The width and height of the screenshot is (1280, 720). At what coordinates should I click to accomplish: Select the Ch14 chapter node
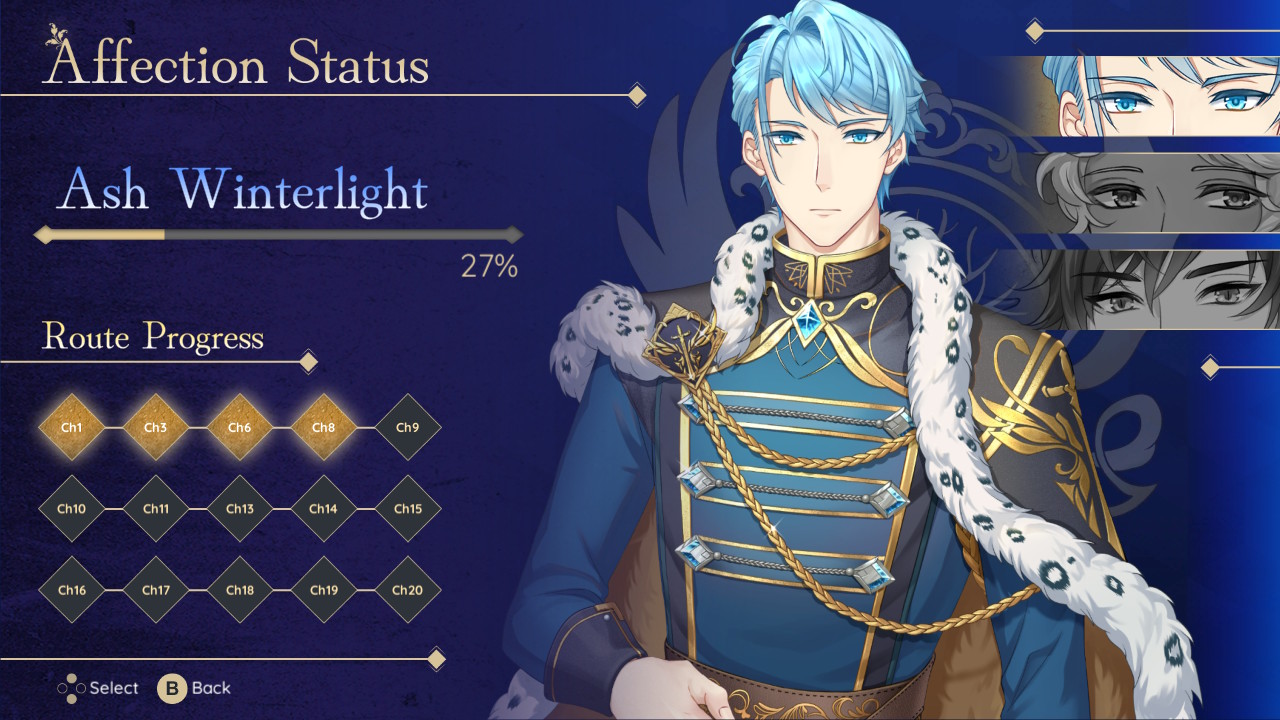(323, 509)
